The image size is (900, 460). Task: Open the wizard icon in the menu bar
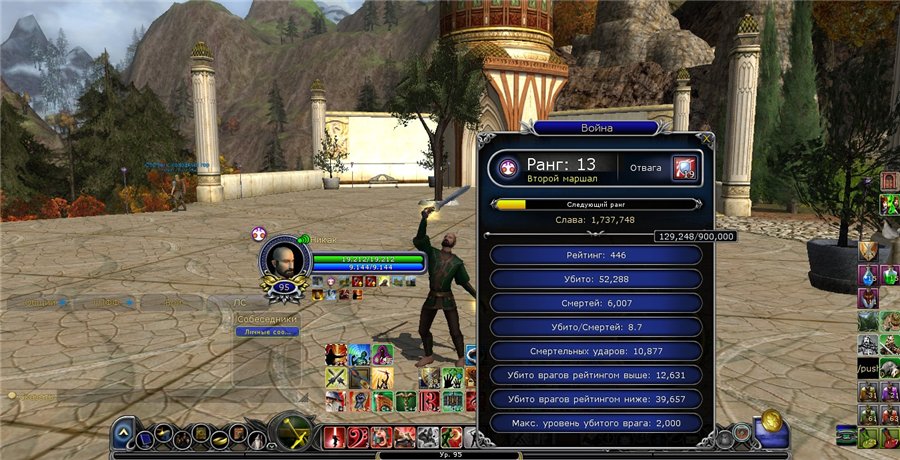[258, 438]
